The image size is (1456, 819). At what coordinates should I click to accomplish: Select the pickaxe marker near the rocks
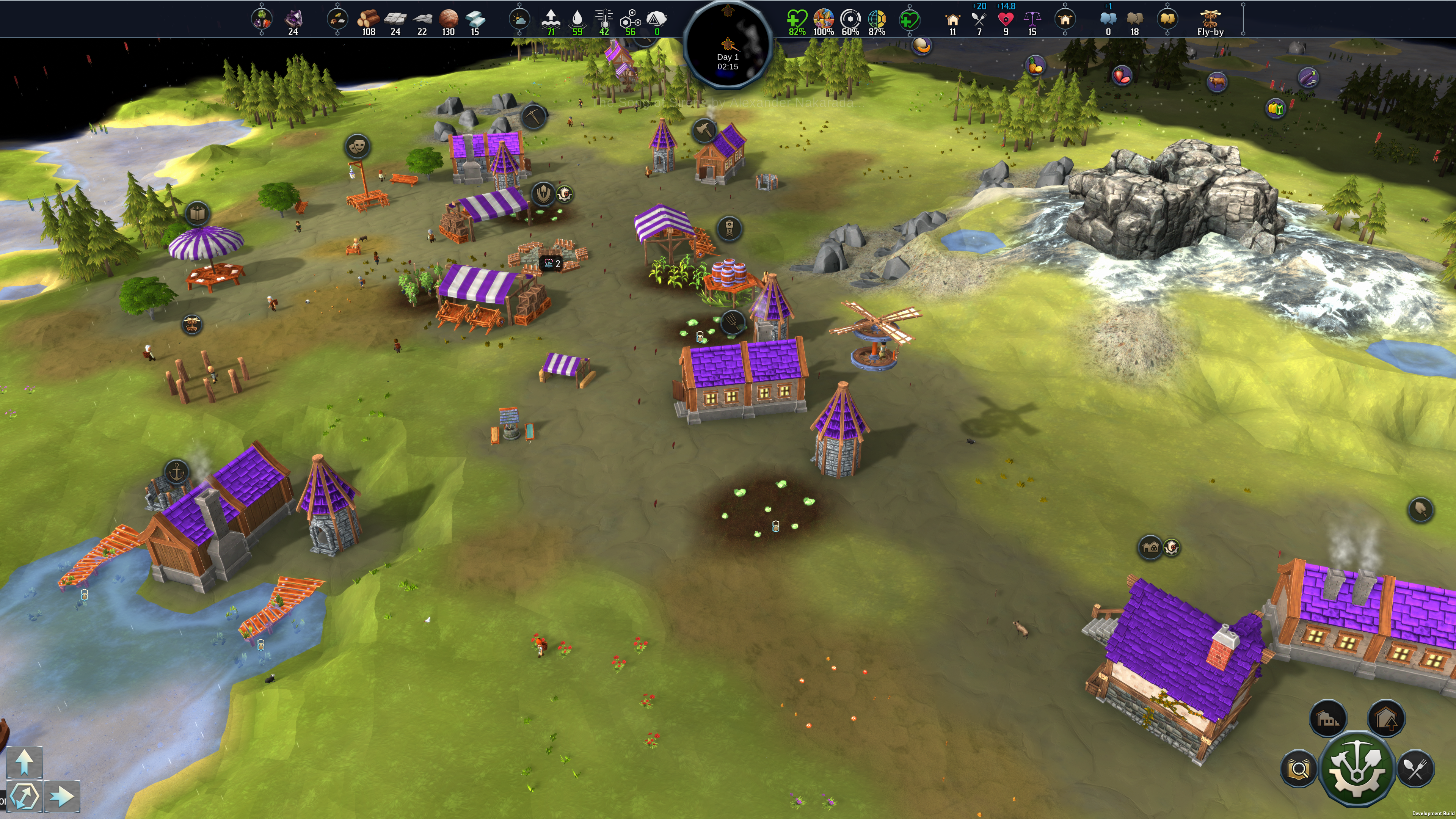click(x=533, y=116)
